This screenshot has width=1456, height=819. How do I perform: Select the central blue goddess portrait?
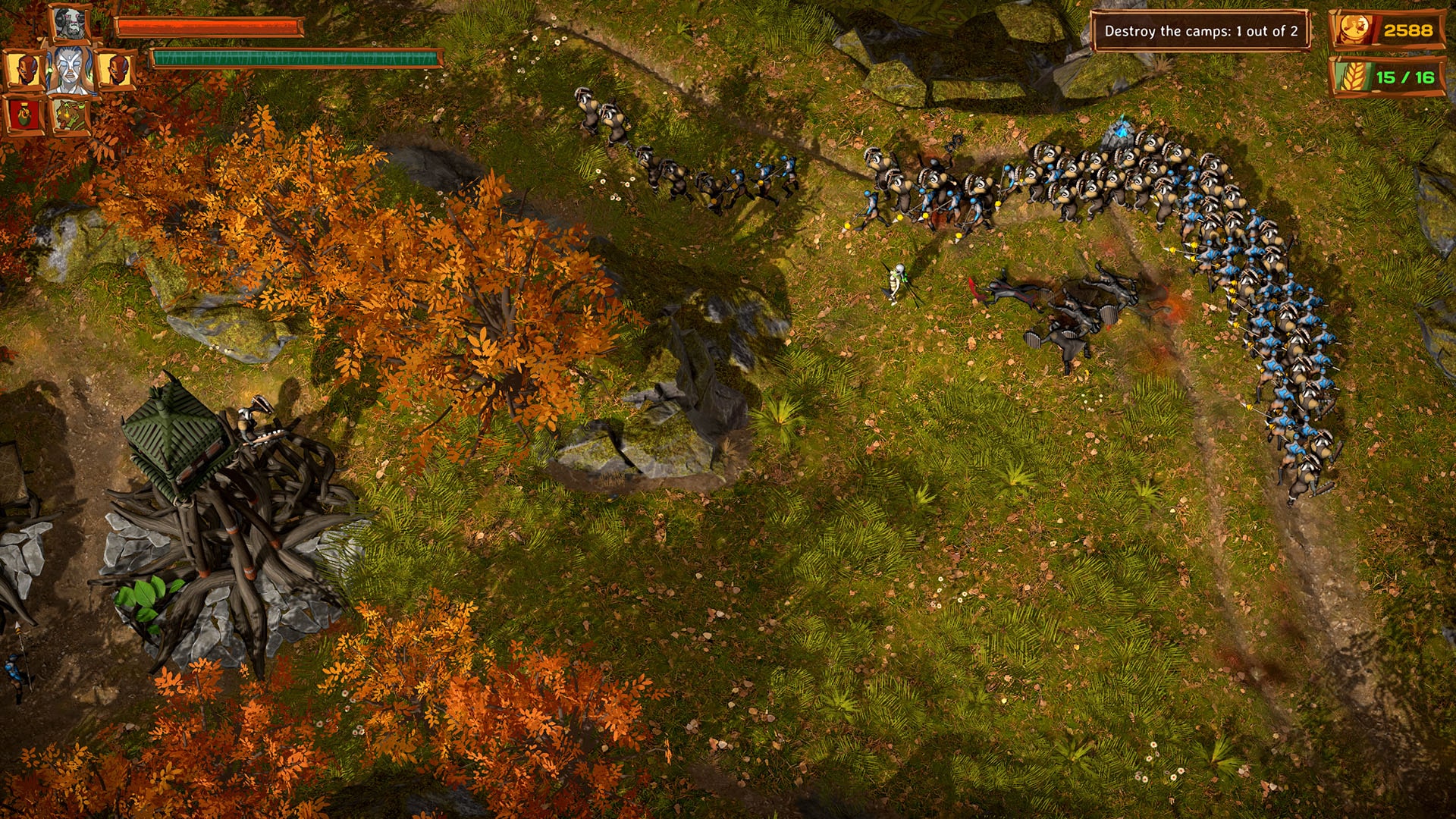(73, 70)
